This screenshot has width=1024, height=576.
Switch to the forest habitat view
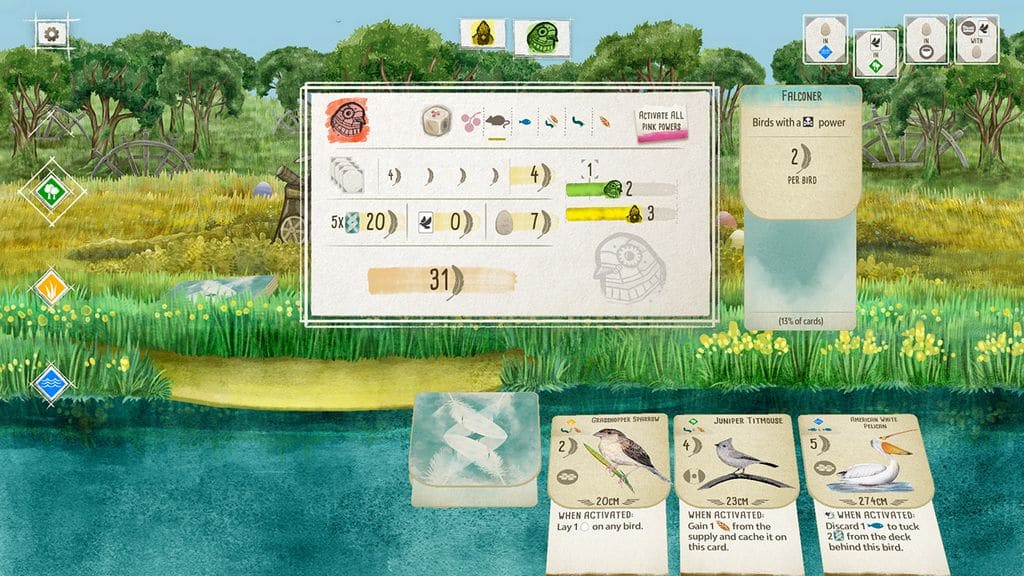click(51, 190)
